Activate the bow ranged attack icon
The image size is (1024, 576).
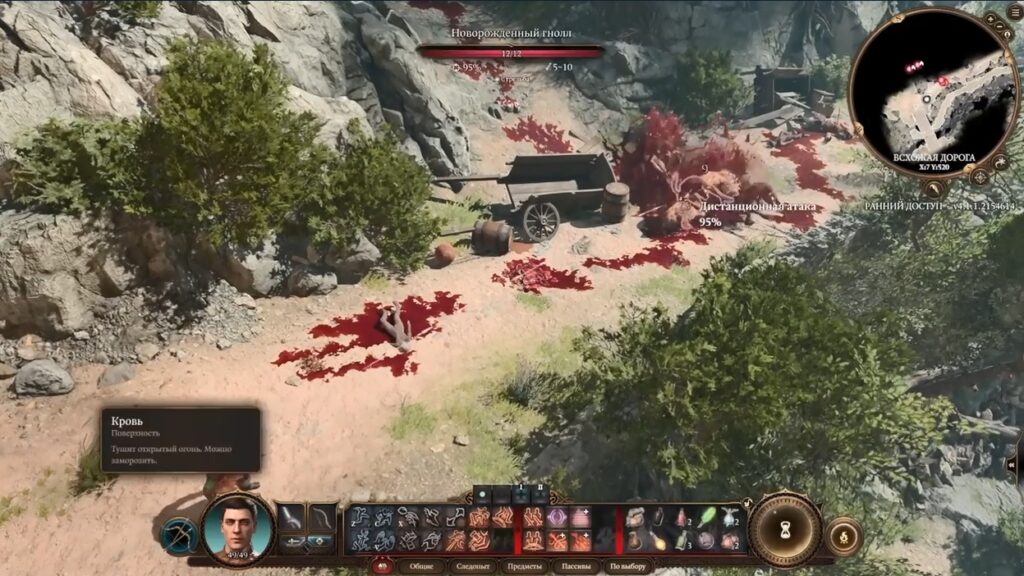pyautogui.click(x=180, y=535)
